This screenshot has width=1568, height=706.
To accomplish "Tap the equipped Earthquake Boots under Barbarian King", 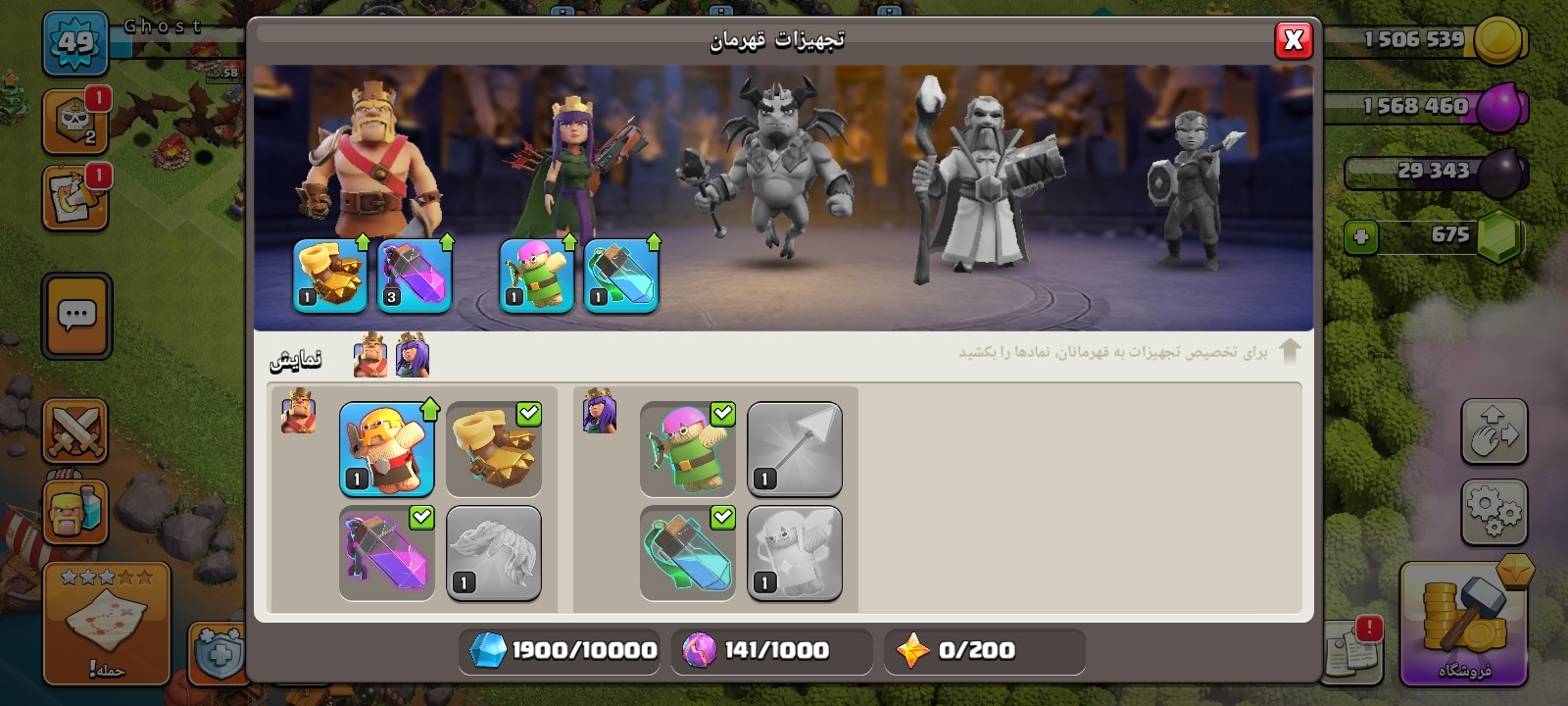I will [330, 276].
